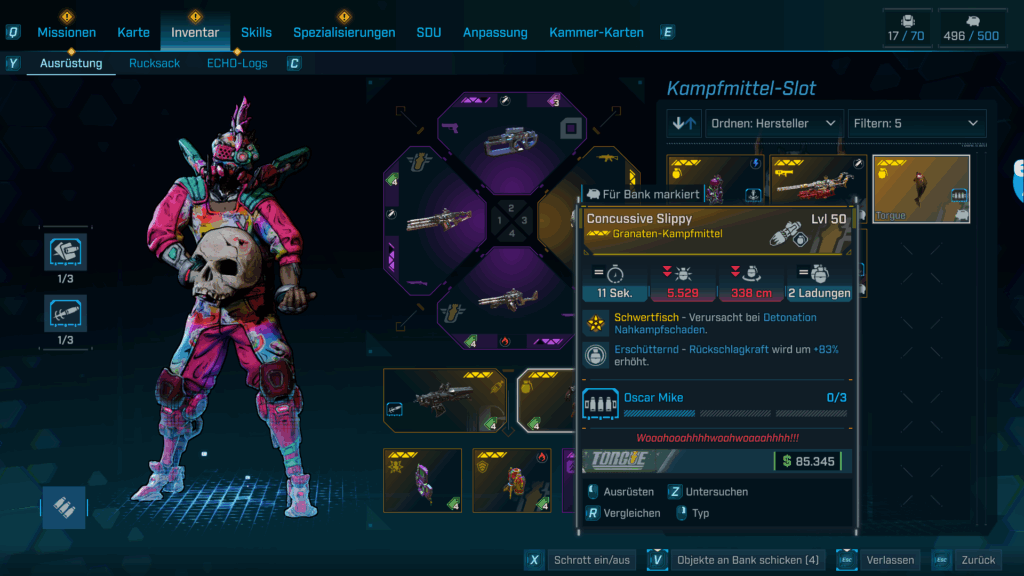The image size is (1024, 576).
Task: Select the bottom weapon slot in the wheel
Action: [512, 298]
